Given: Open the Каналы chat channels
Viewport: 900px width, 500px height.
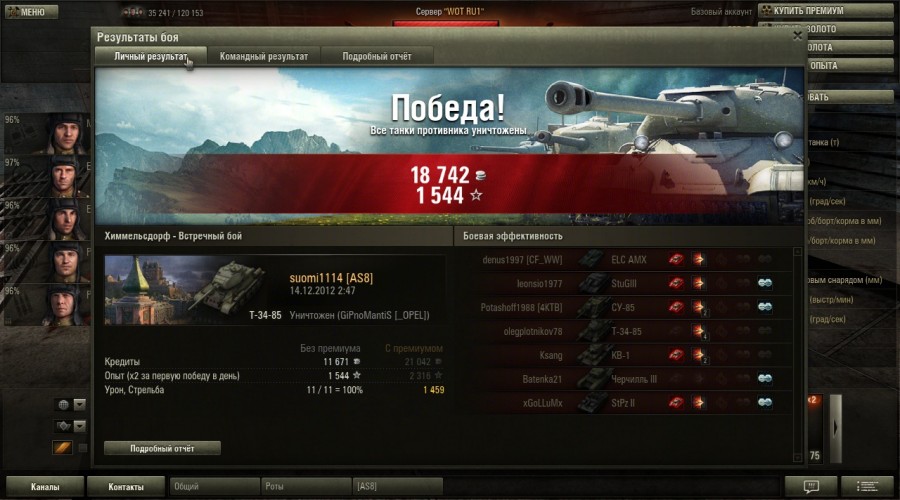Looking at the screenshot, I should click(43, 487).
